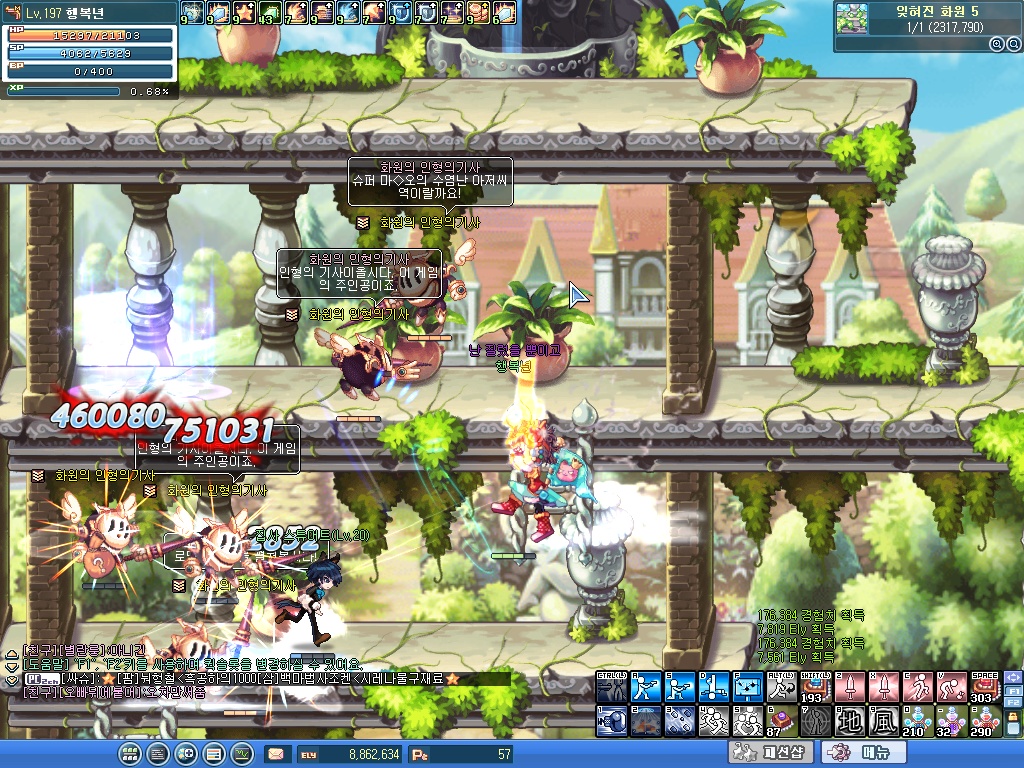
Task: Click the round graph chart button
Action: click(x=241, y=753)
